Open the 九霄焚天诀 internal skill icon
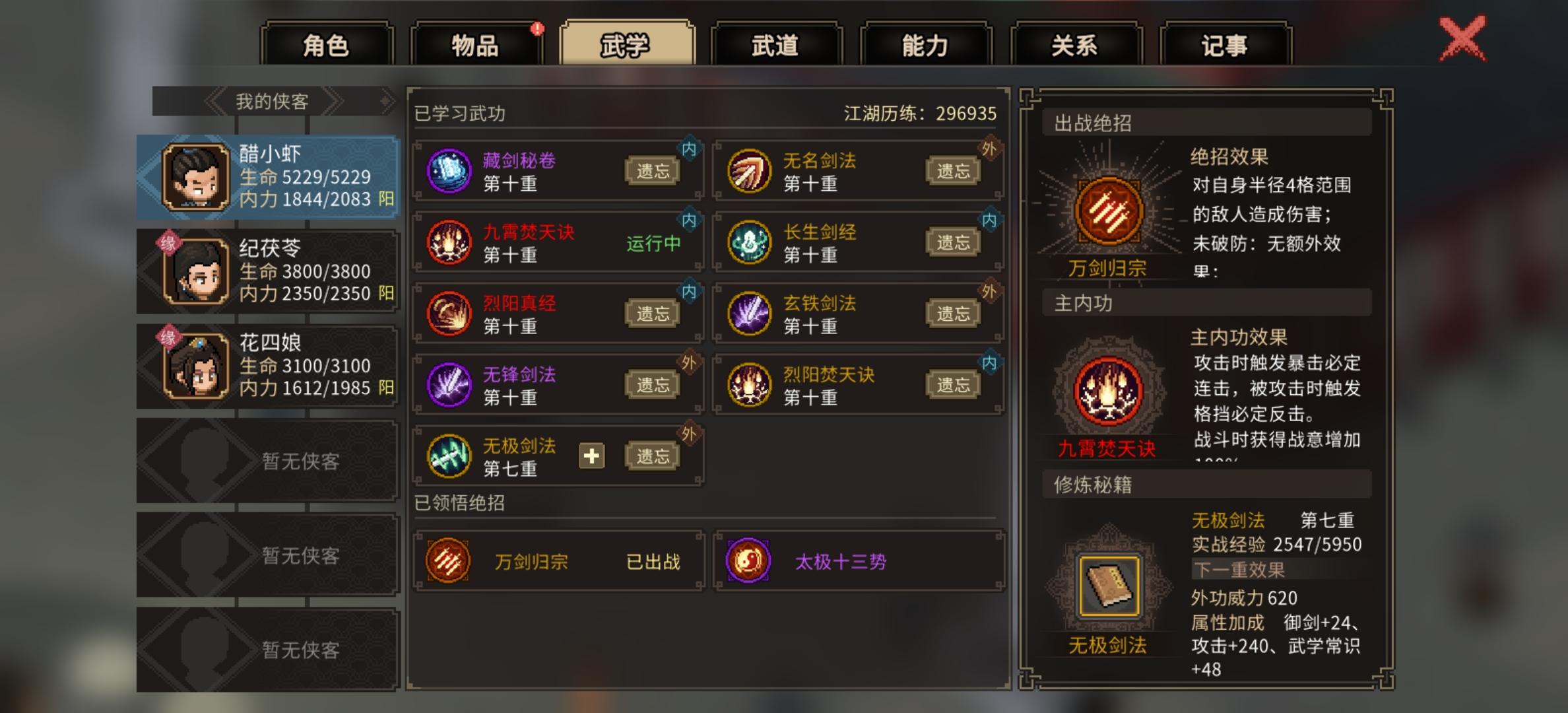 coord(449,242)
